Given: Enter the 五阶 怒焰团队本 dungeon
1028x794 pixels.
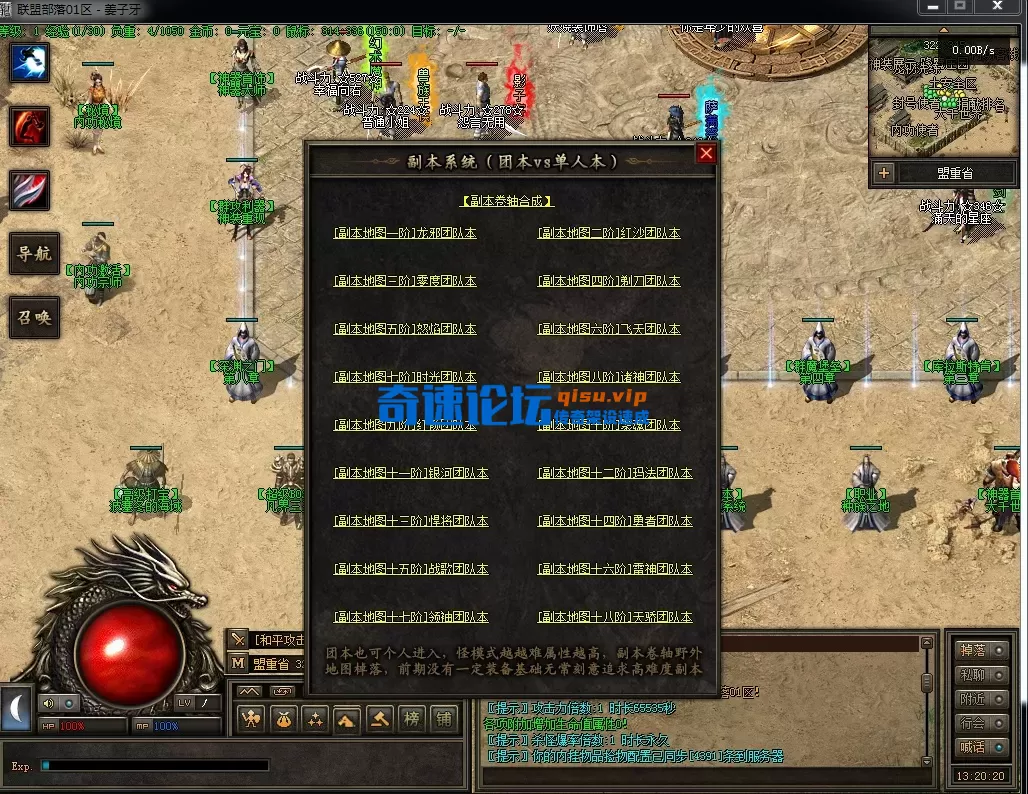Looking at the screenshot, I should [405, 329].
